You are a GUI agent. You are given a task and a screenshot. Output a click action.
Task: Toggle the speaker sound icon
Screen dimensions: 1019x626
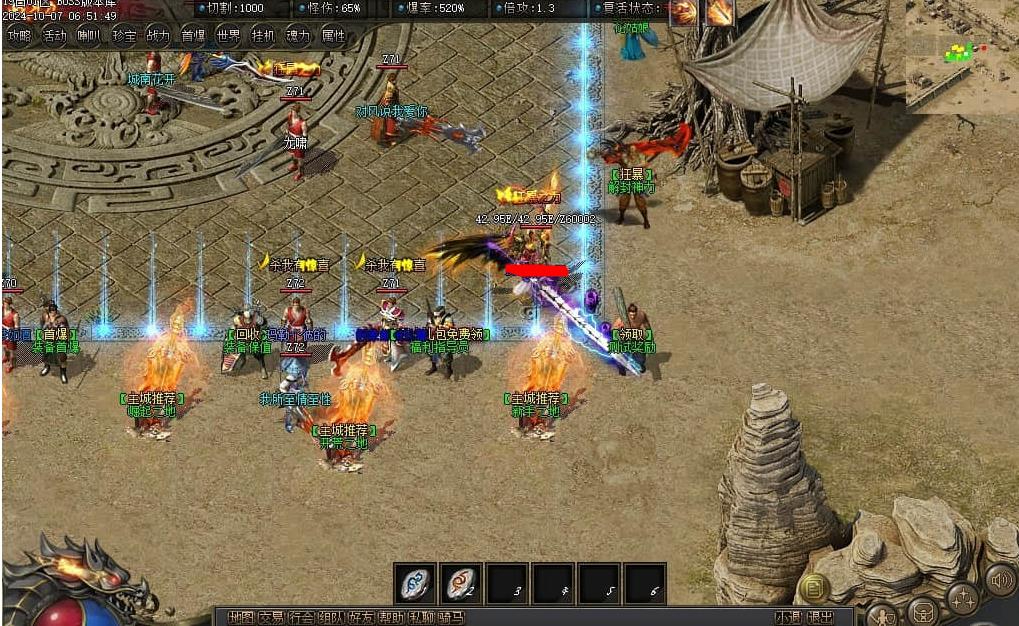999,579
